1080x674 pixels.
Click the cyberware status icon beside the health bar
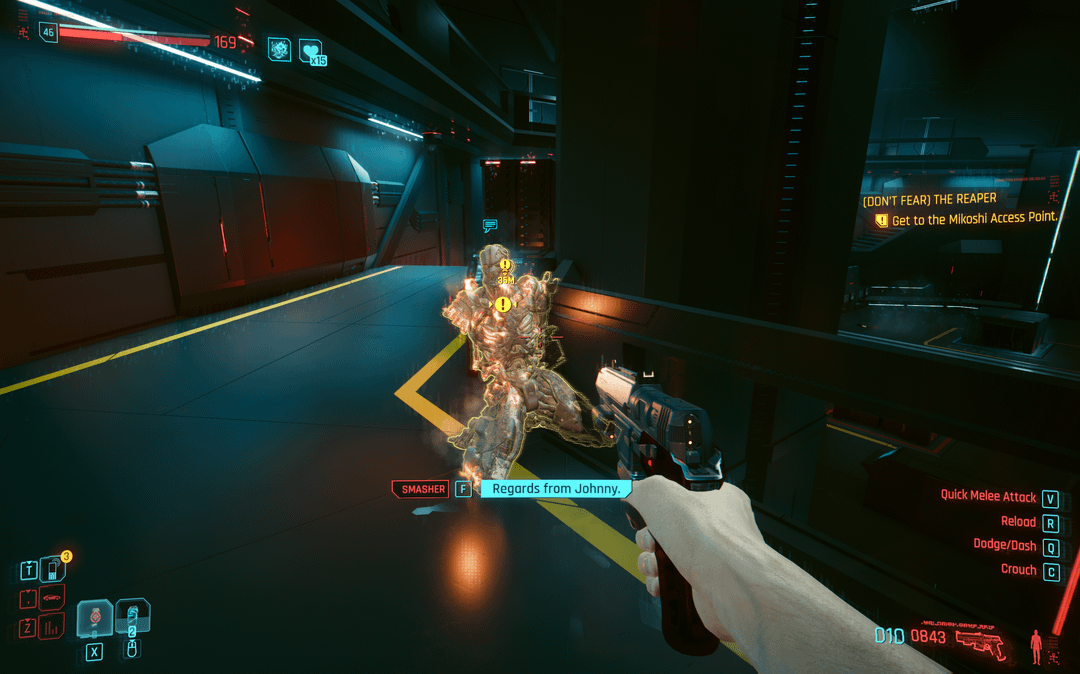[x=279, y=48]
